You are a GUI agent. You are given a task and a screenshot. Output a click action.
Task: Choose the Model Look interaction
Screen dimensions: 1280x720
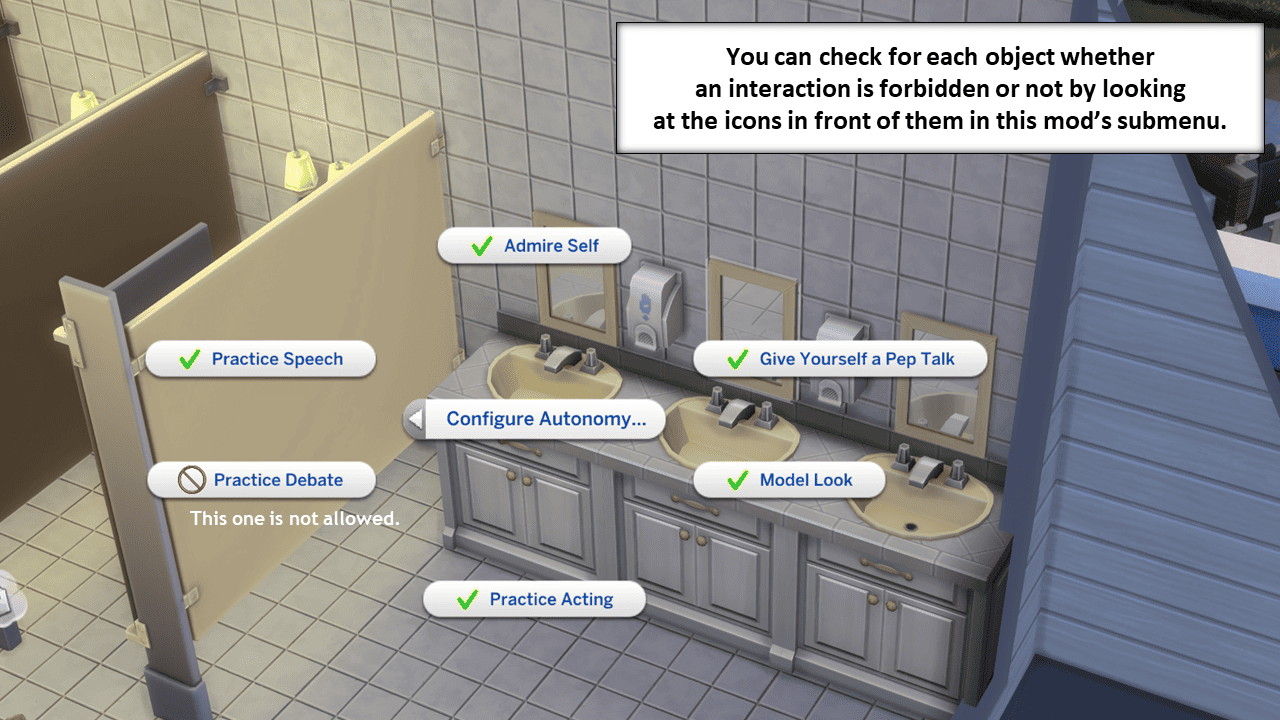click(x=790, y=480)
